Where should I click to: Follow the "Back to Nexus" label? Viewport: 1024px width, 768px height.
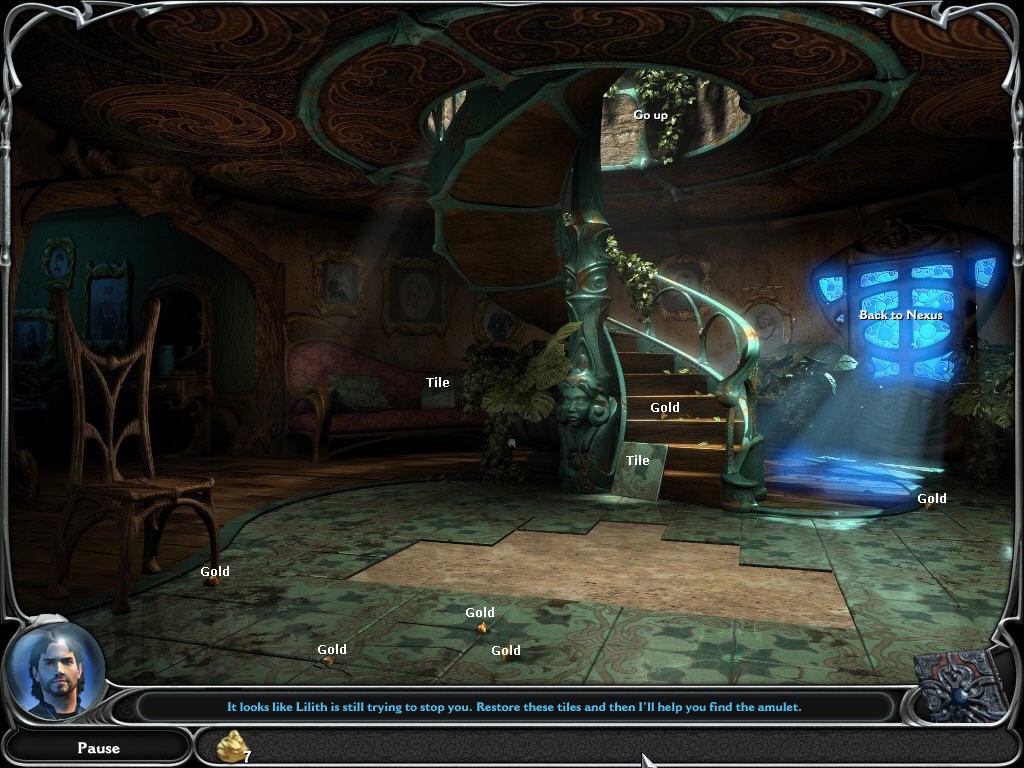(x=901, y=315)
